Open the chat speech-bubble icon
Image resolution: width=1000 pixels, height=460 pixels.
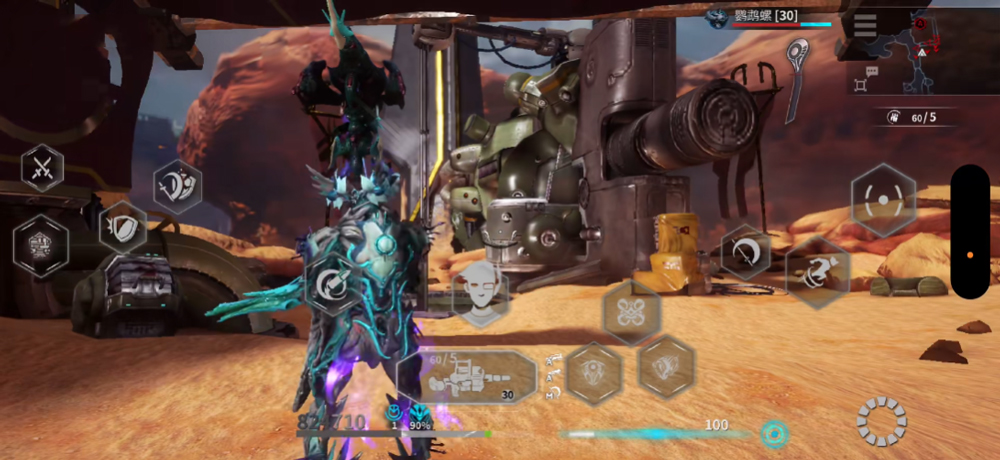point(871,72)
